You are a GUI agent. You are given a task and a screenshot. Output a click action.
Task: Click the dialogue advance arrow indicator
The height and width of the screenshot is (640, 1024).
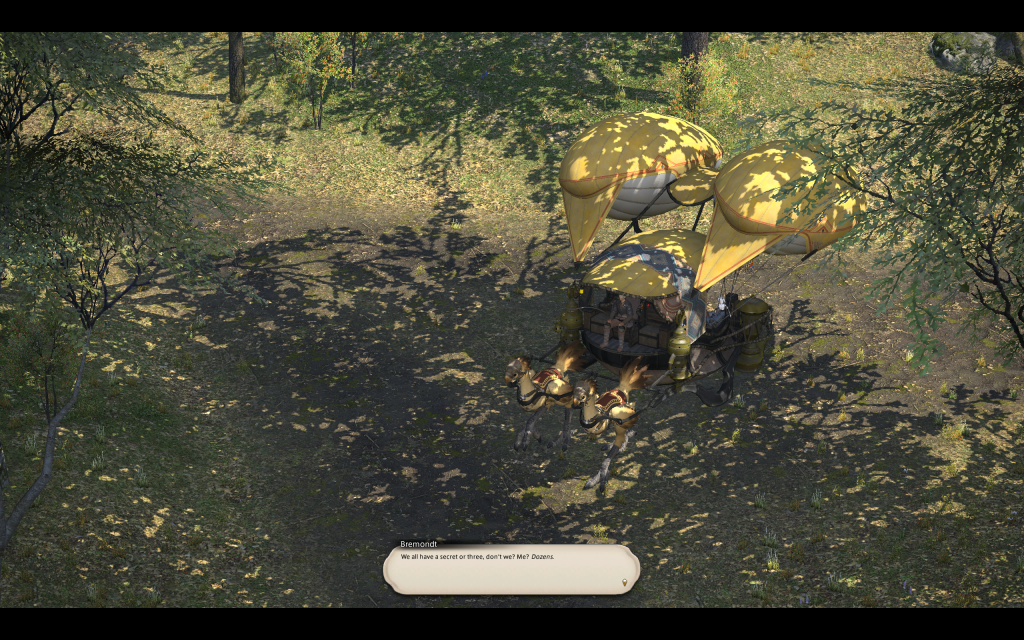click(x=626, y=581)
